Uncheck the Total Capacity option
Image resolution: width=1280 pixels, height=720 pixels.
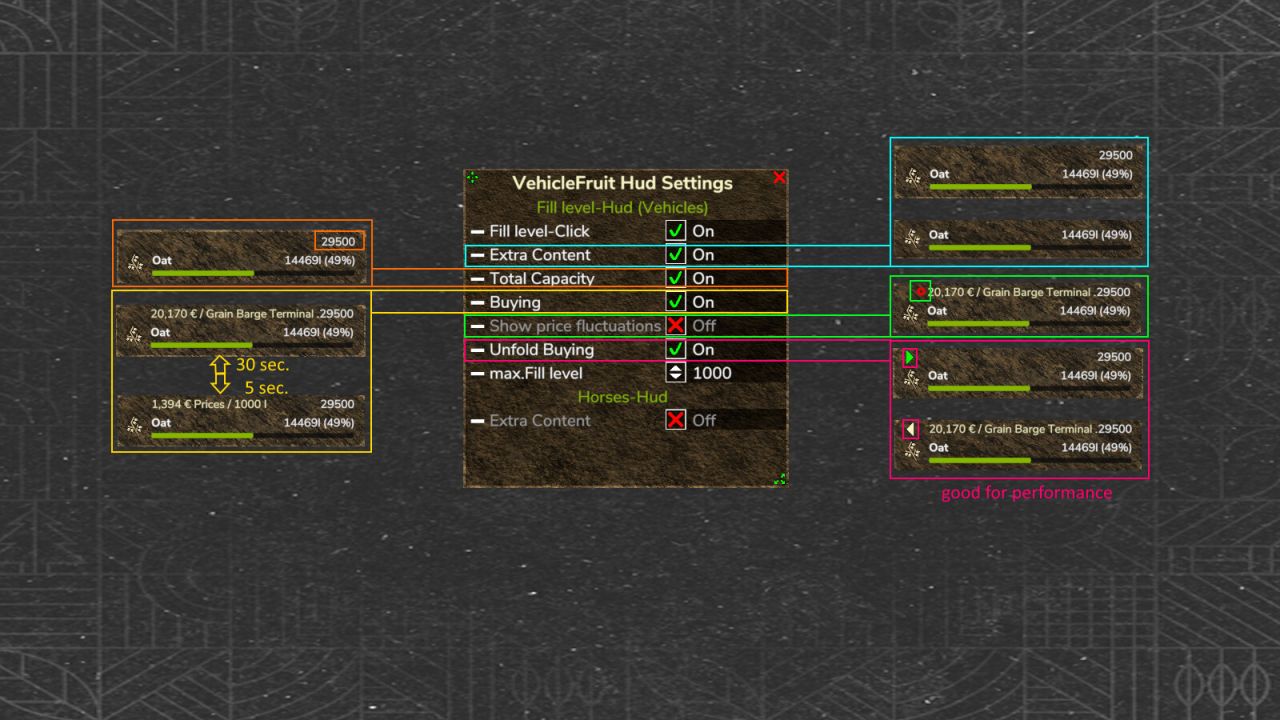click(676, 278)
